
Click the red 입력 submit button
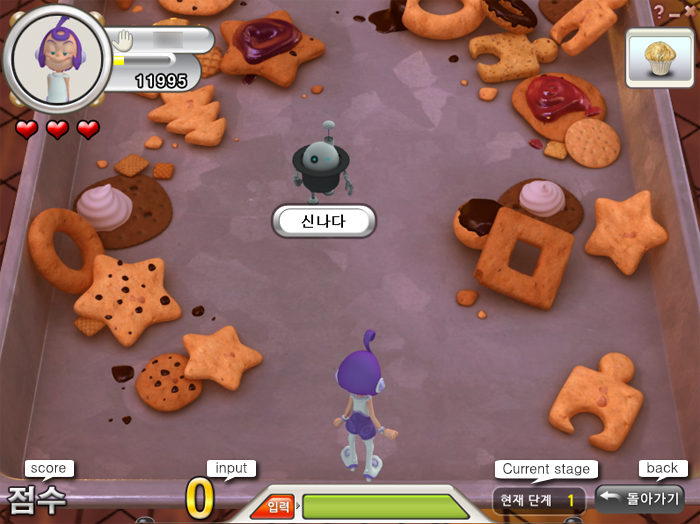pyautogui.click(x=274, y=507)
